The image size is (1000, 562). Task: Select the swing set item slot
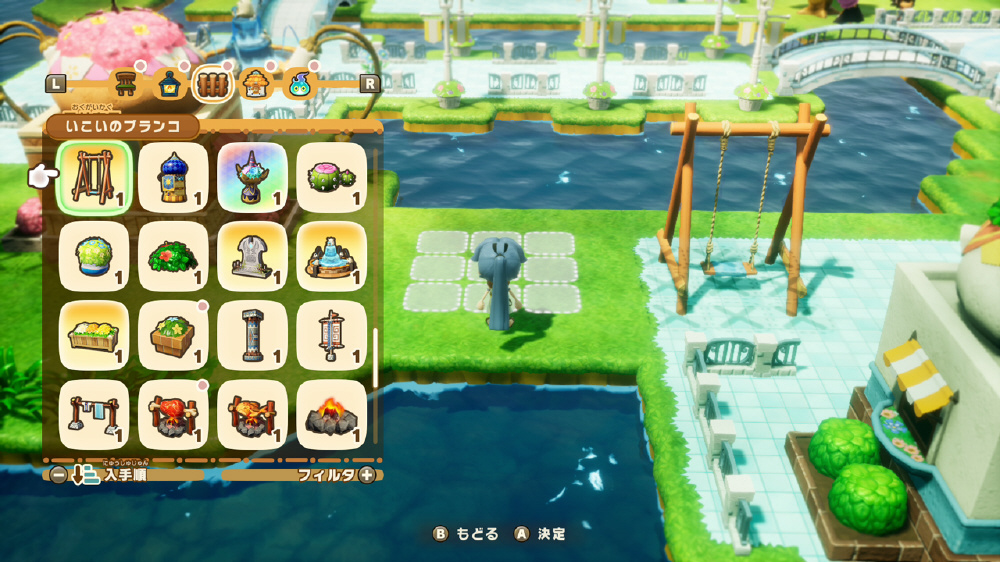click(x=94, y=178)
